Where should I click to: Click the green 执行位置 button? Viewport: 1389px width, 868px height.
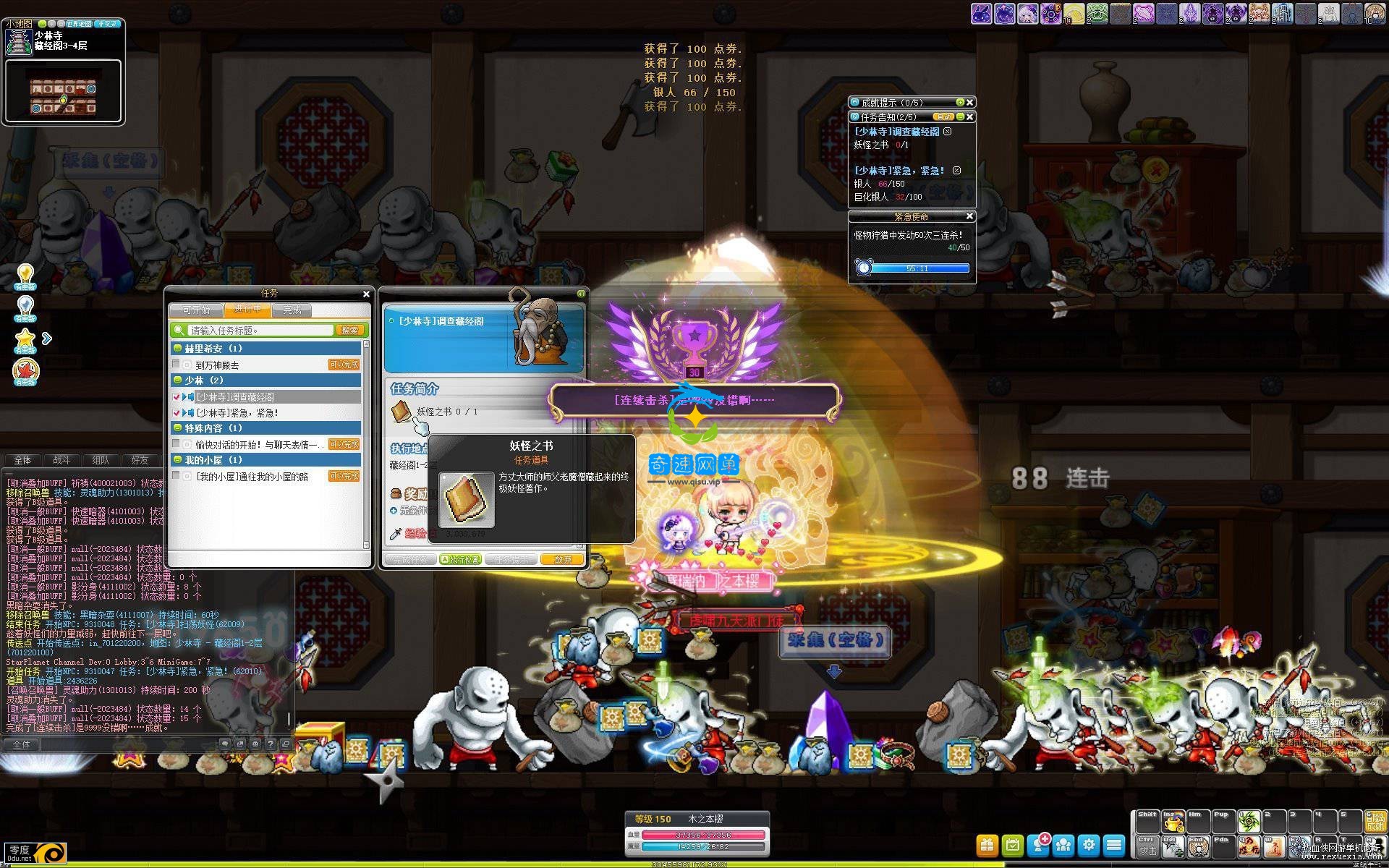pyautogui.click(x=460, y=559)
